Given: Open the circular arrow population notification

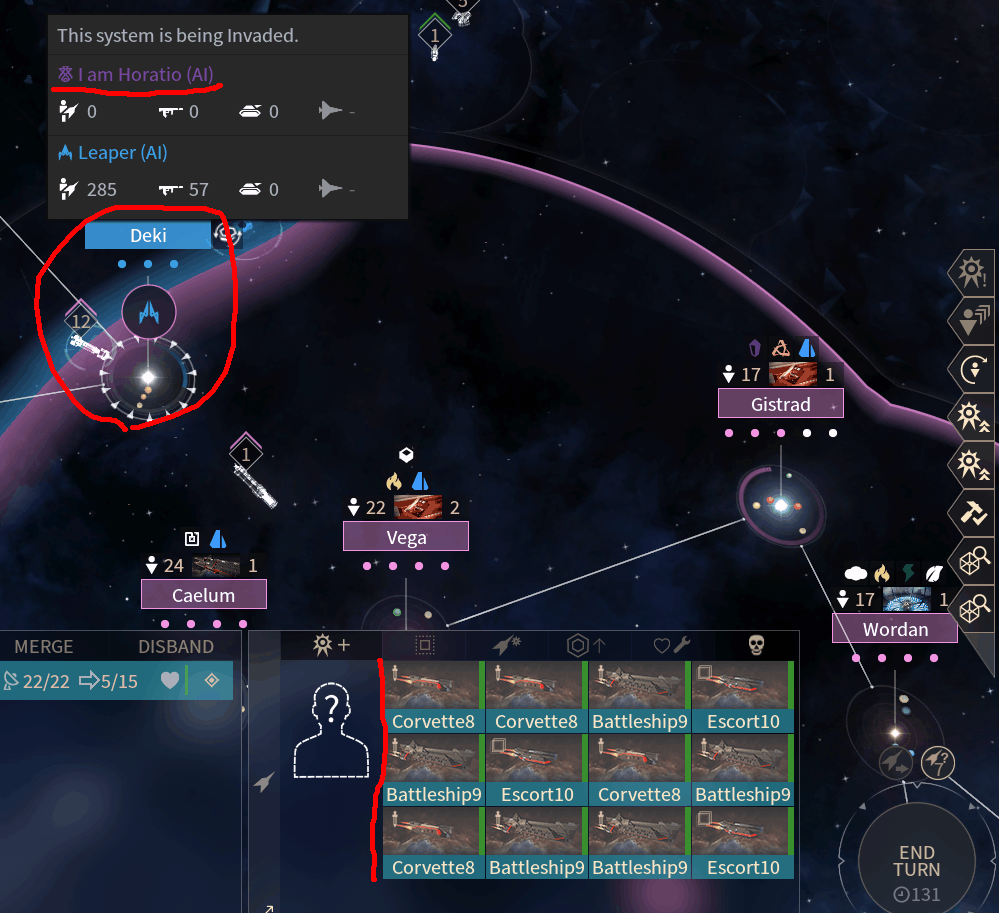Looking at the screenshot, I should 971,369.
